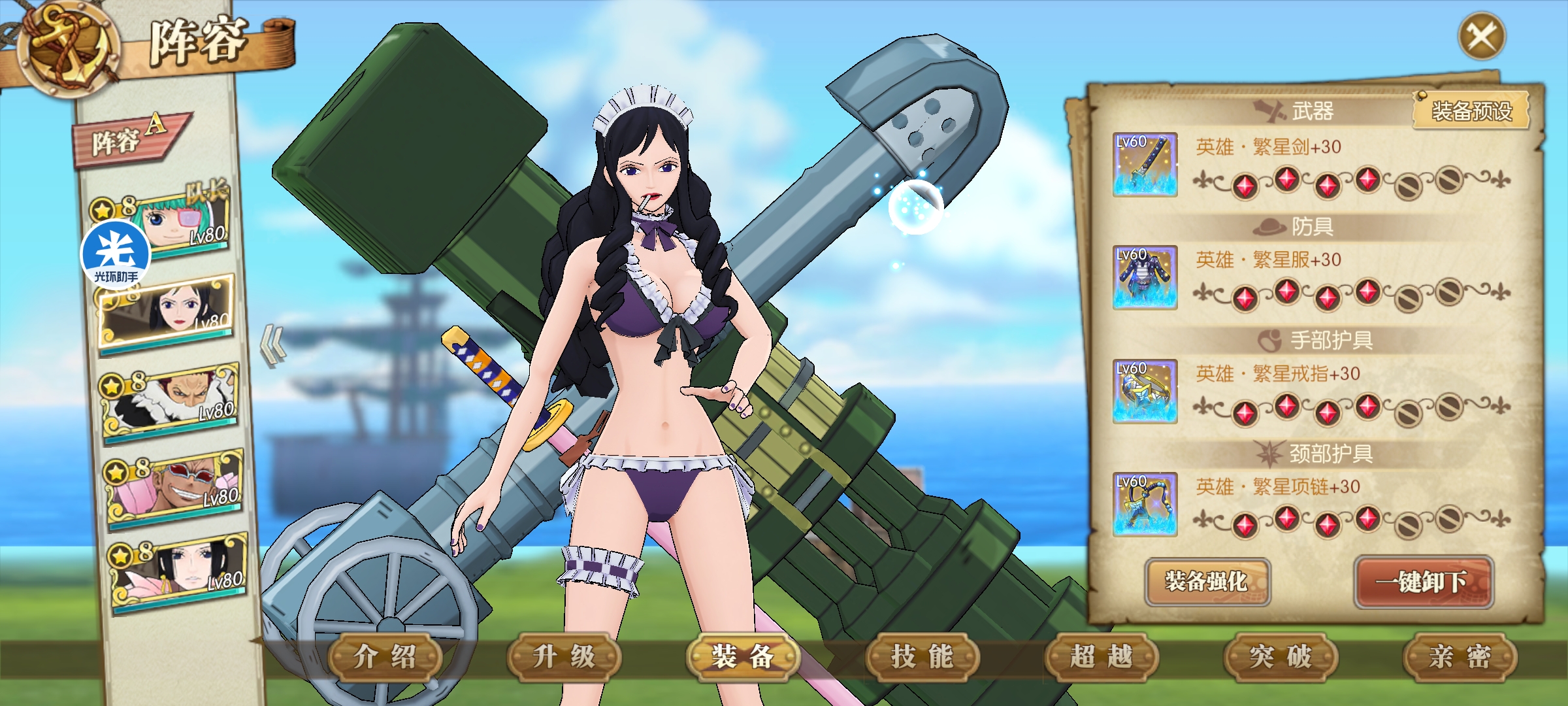Select the white fur collar character portrait
The height and width of the screenshot is (706, 1568).
(171, 399)
